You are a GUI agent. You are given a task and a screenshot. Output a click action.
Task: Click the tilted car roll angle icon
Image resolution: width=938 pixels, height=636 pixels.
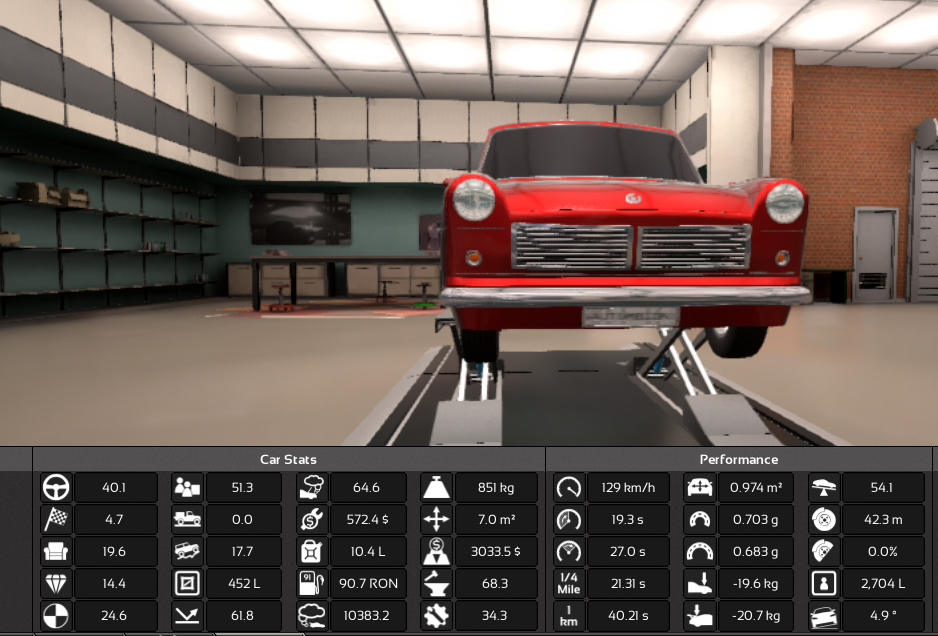pos(824,616)
